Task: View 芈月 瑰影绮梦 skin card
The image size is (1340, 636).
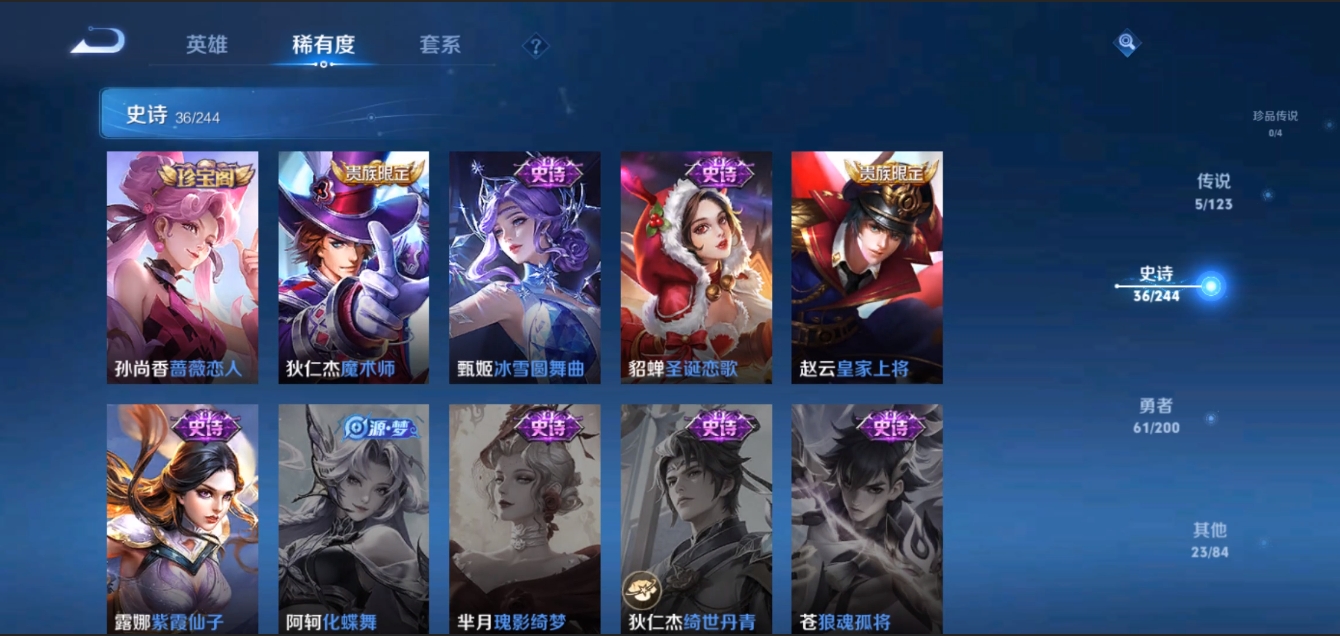Action: (524, 518)
